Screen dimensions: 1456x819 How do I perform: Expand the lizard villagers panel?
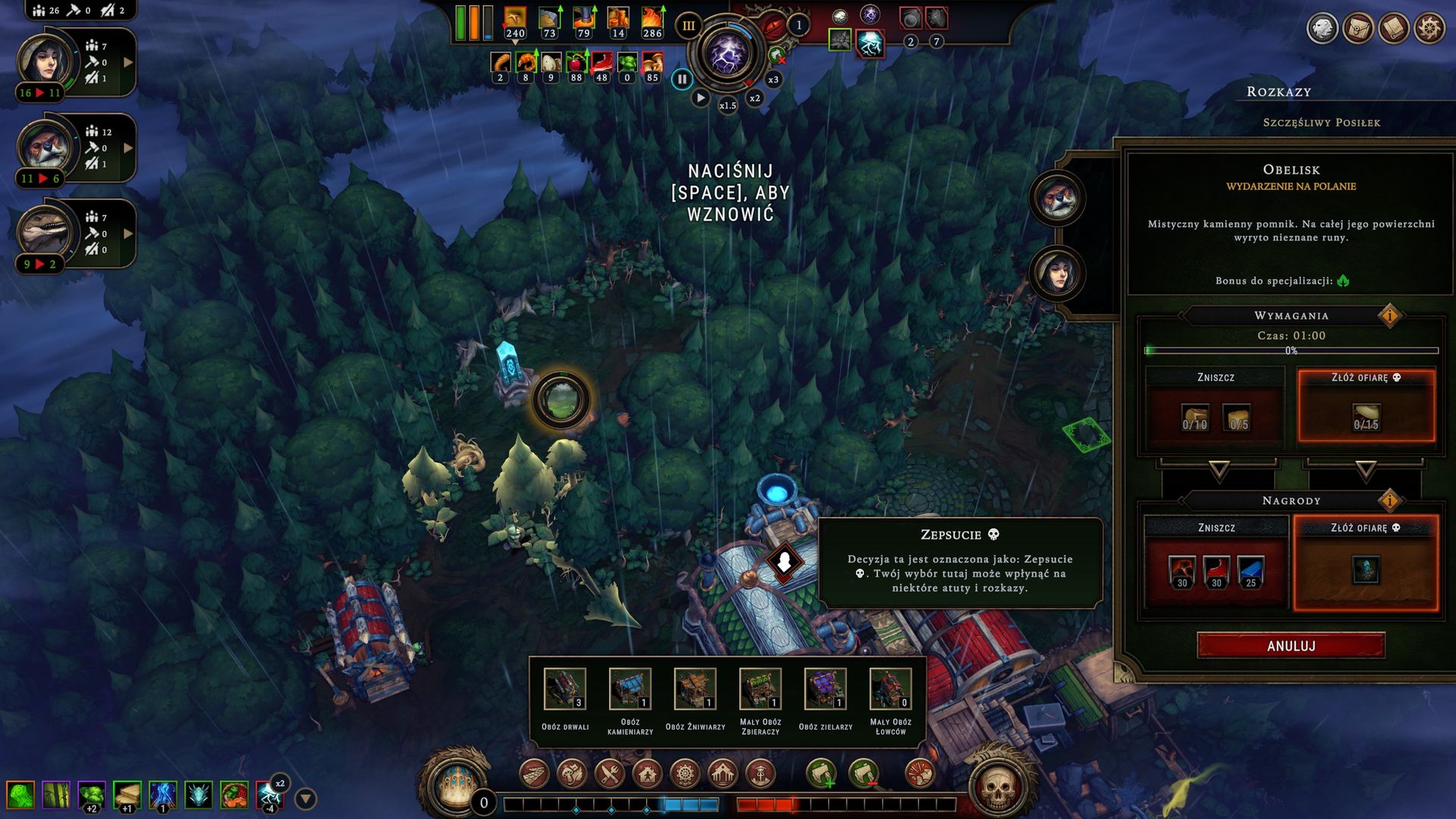(128, 234)
